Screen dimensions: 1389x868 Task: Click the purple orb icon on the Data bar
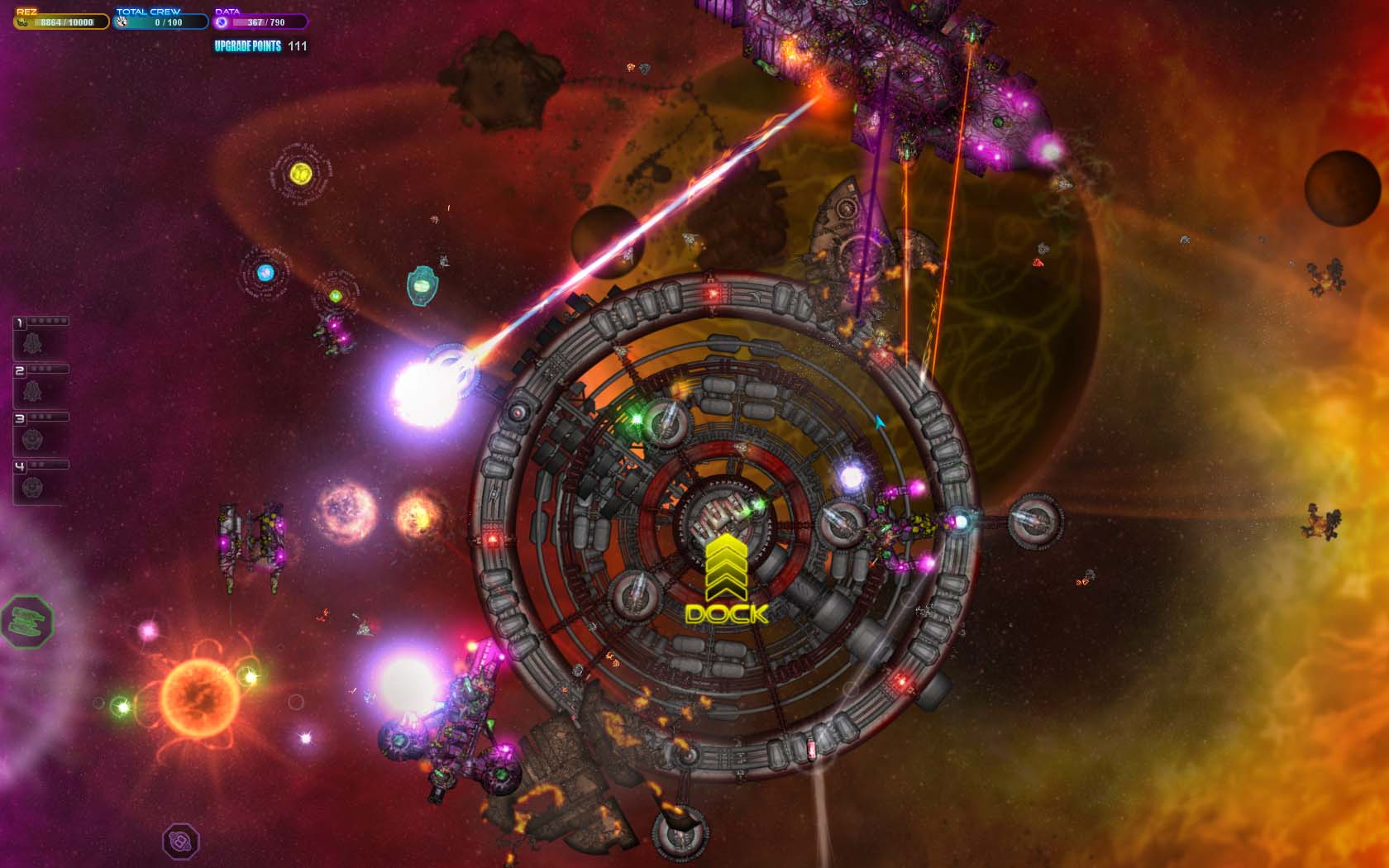[222, 22]
